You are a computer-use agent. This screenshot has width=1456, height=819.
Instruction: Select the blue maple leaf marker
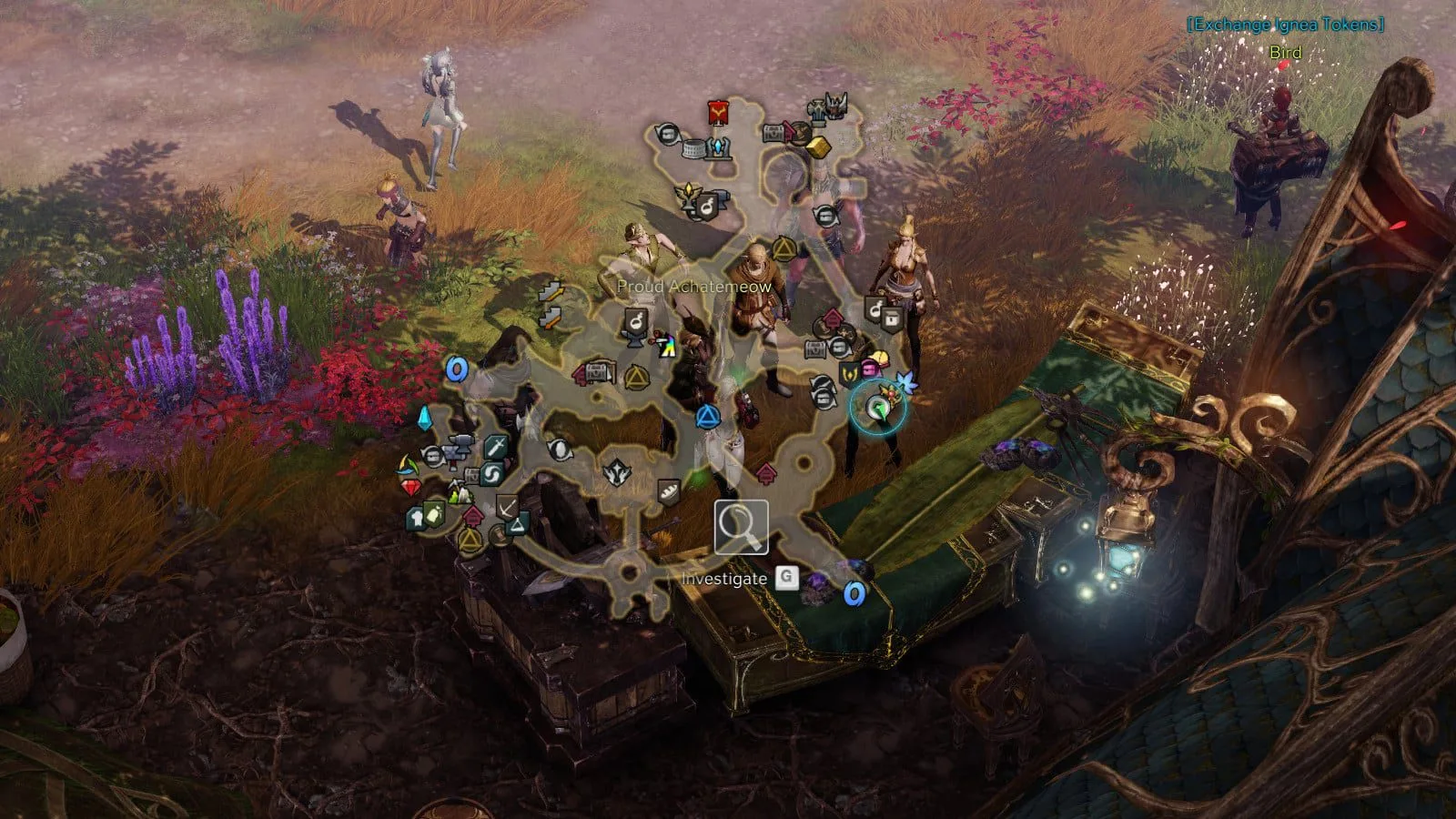point(906,382)
